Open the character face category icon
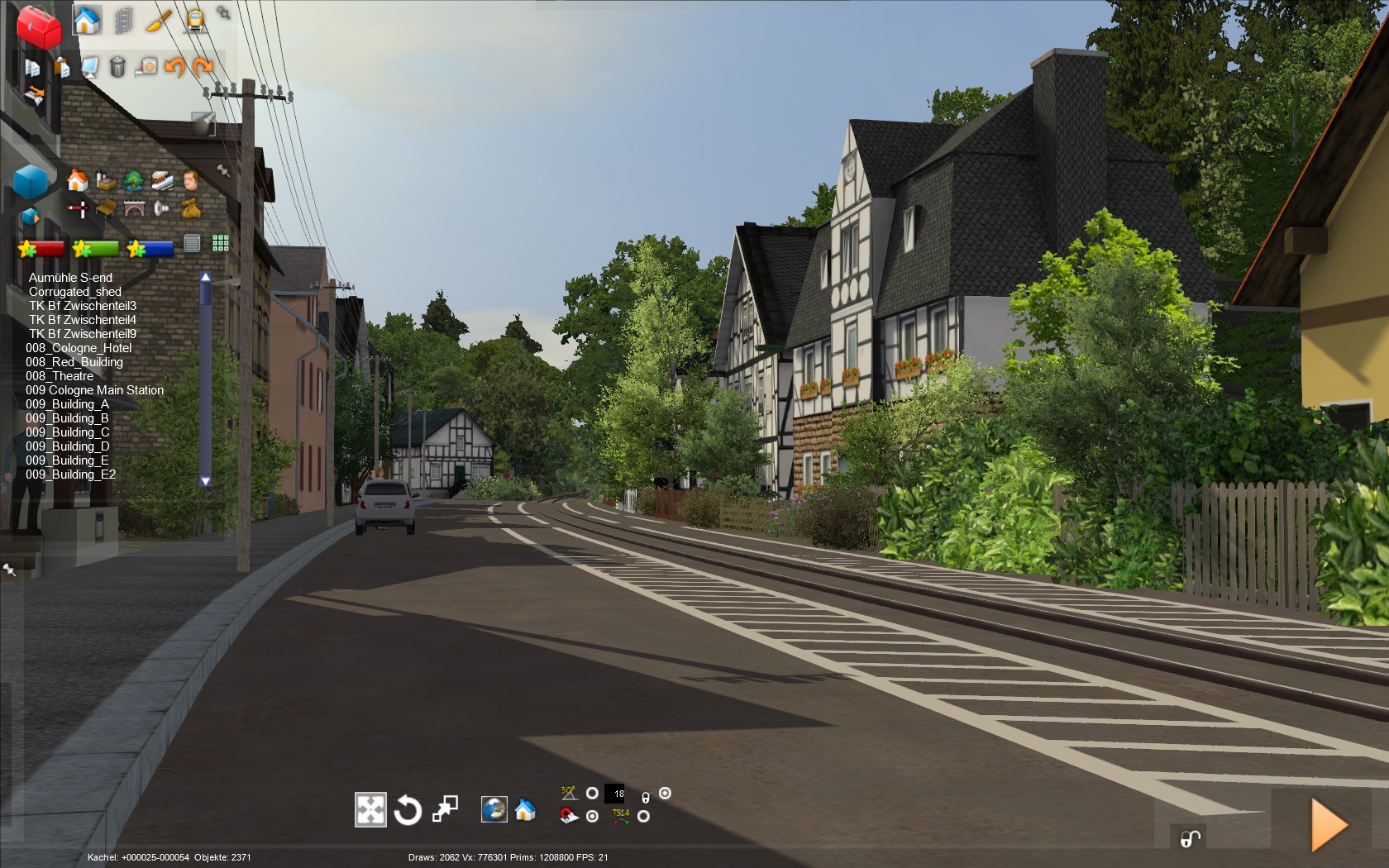Screen dimensions: 1389x868 pyautogui.click(x=191, y=180)
